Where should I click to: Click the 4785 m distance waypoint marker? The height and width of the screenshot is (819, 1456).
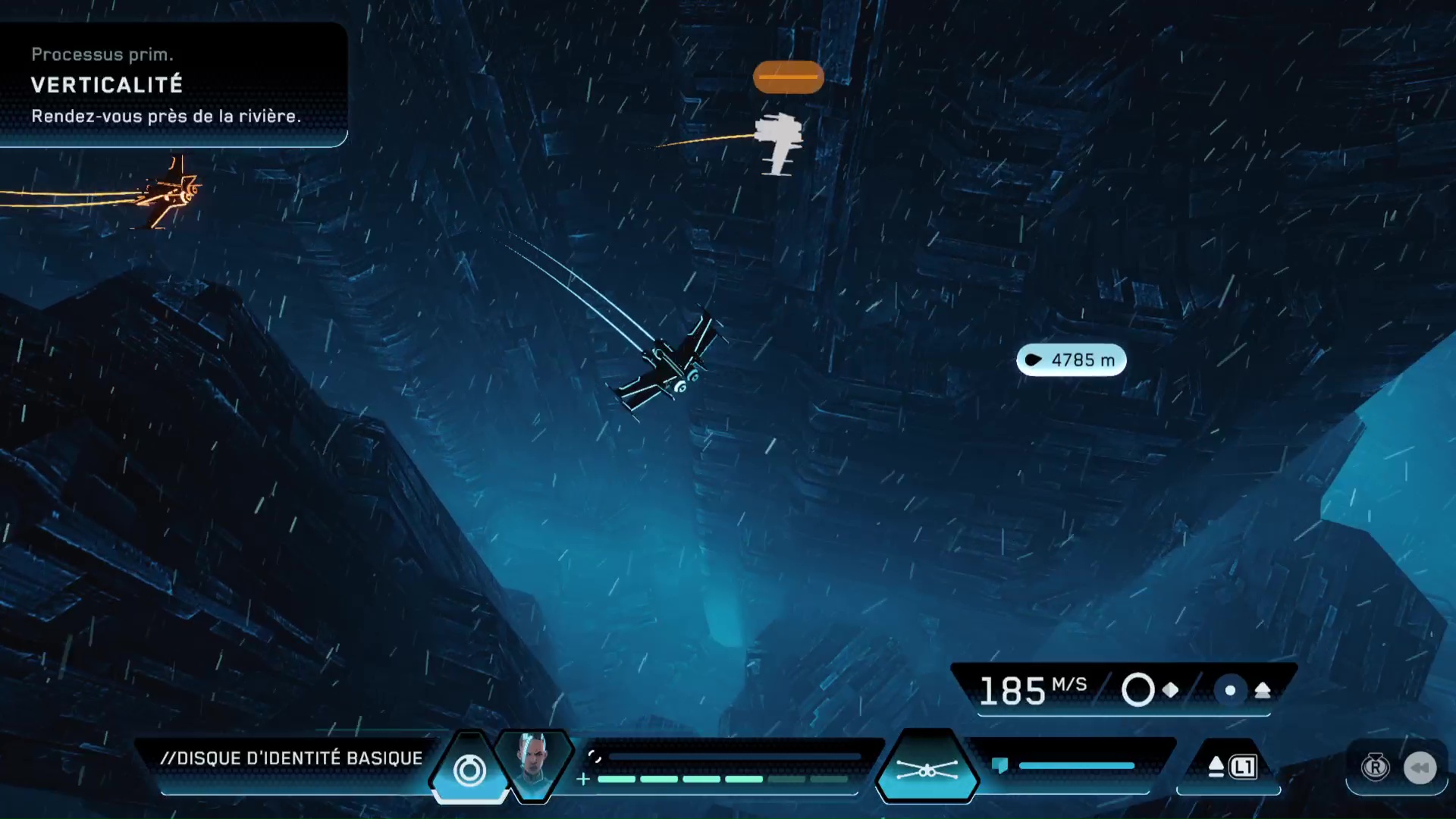pyautogui.click(x=1072, y=360)
